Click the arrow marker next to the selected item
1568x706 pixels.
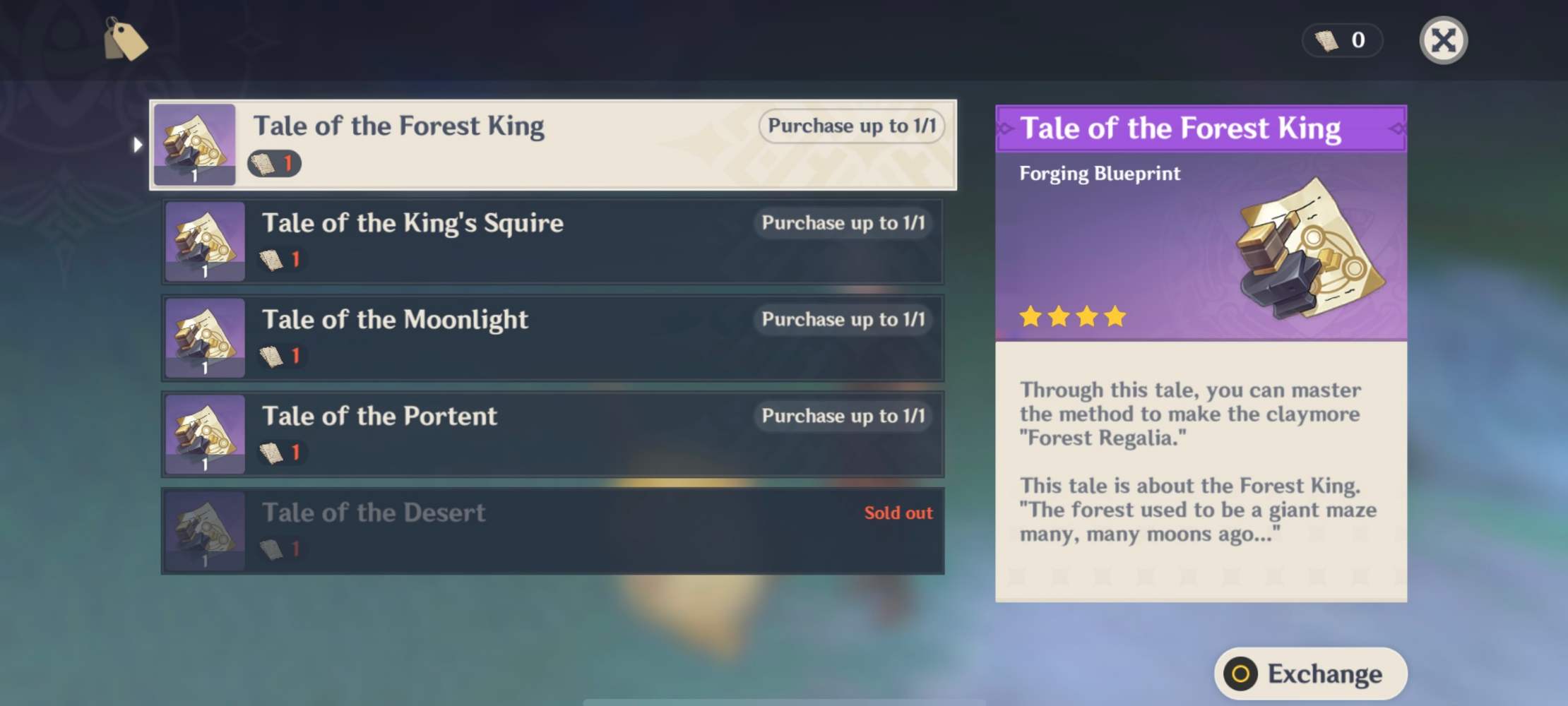coord(137,144)
